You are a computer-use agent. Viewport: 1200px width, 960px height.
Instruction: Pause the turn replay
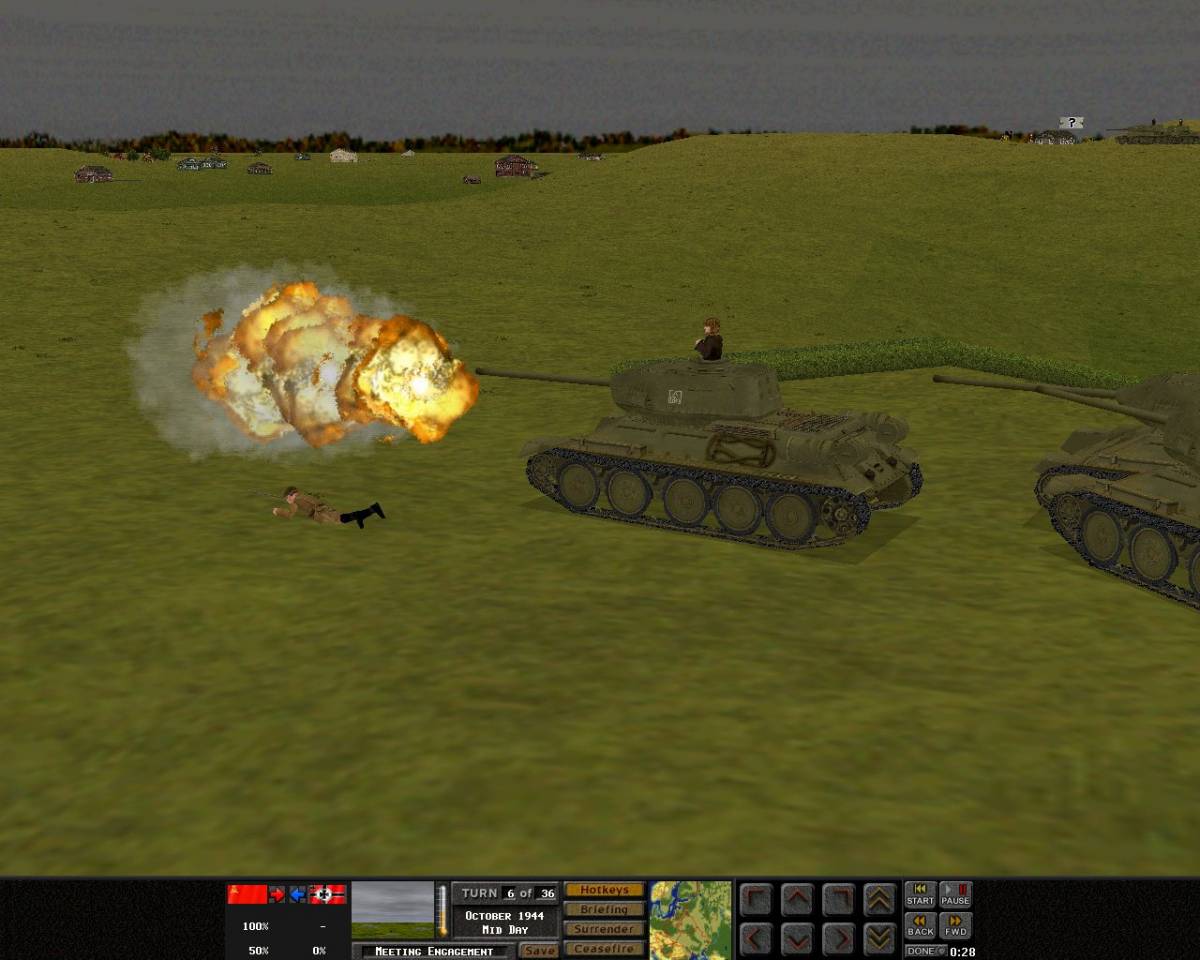pos(955,895)
